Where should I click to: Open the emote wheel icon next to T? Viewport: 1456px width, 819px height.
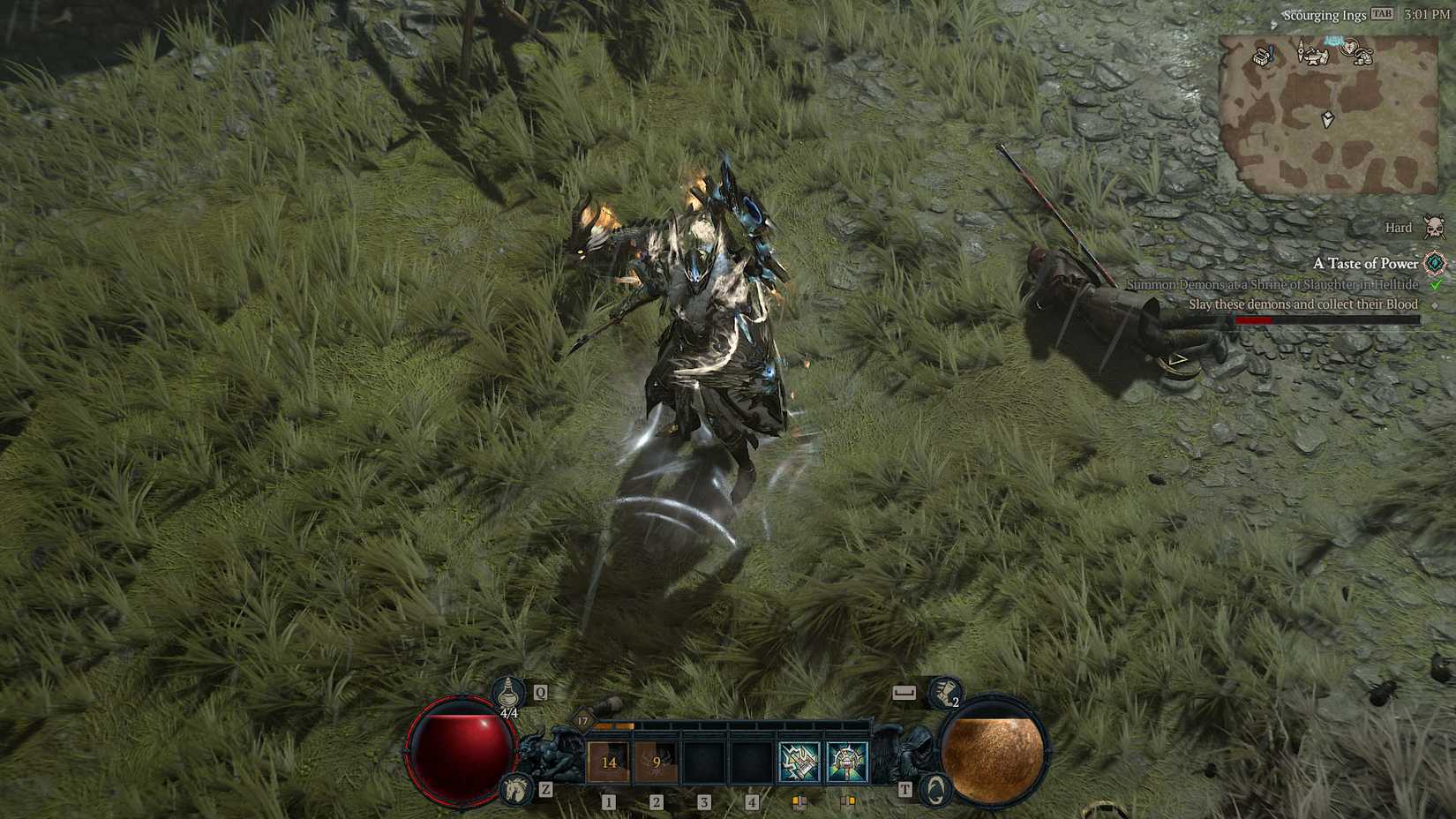tap(934, 789)
